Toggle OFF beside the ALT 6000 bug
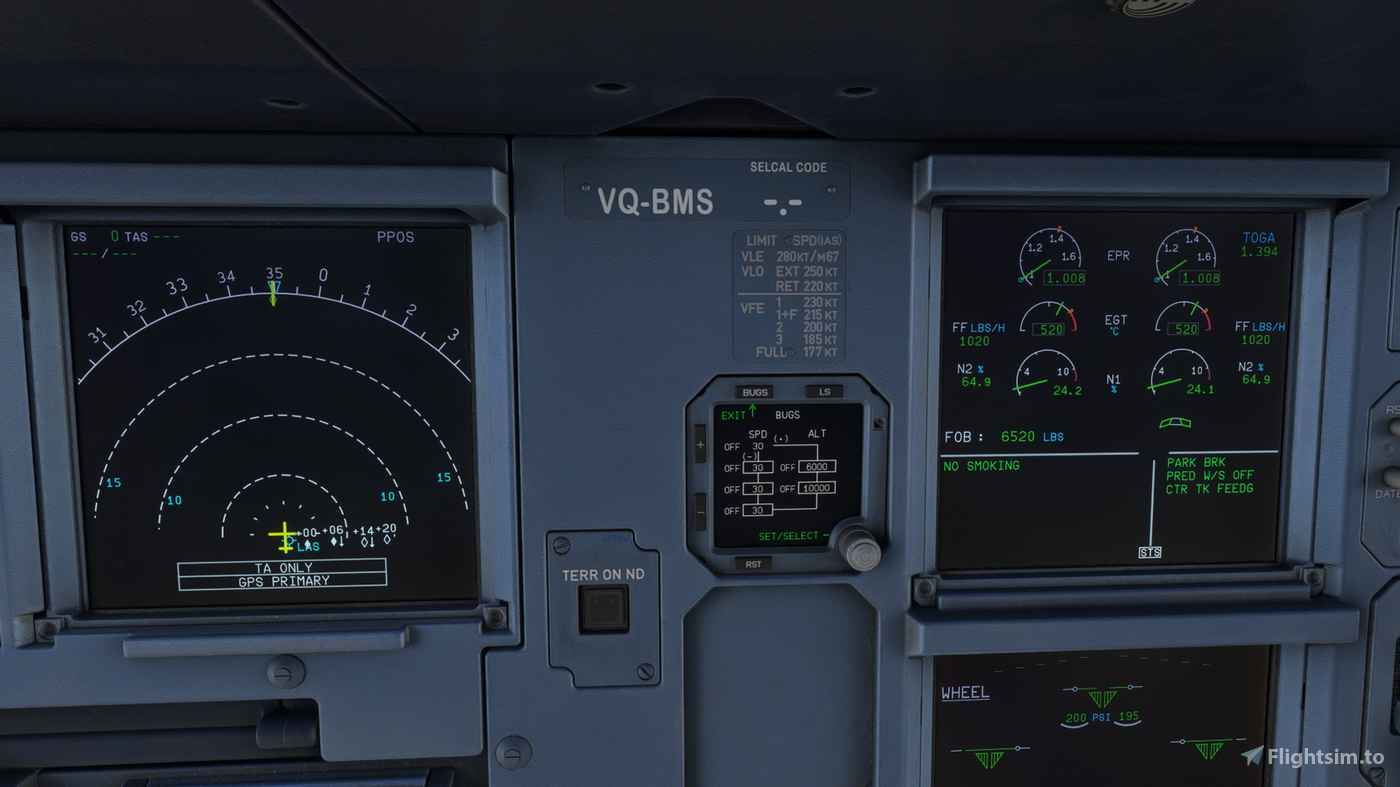 [787, 466]
